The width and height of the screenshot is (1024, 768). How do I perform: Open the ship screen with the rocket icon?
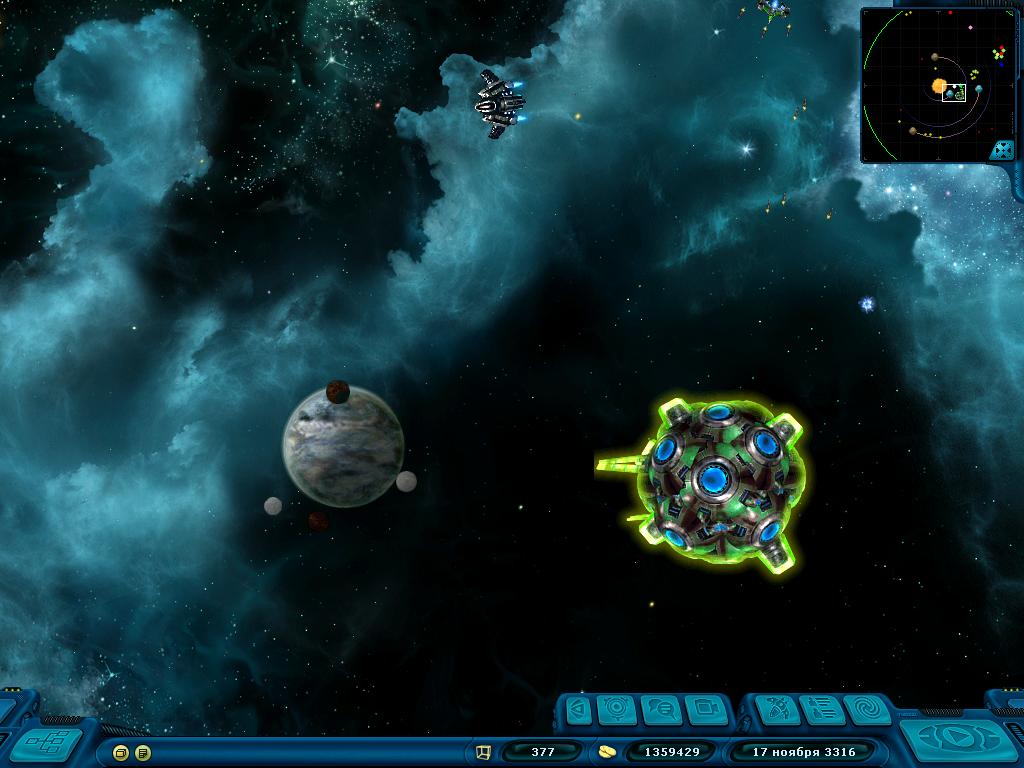pos(775,710)
